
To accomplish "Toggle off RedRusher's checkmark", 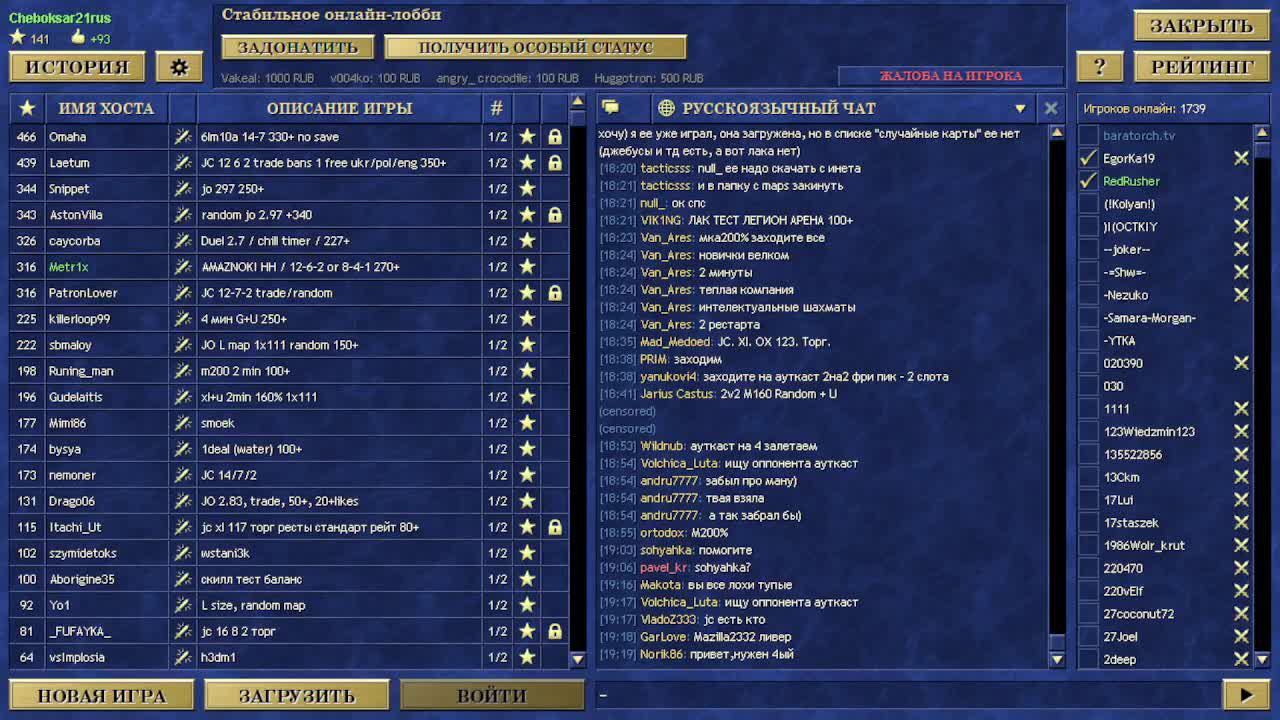I will (x=1089, y=181).
